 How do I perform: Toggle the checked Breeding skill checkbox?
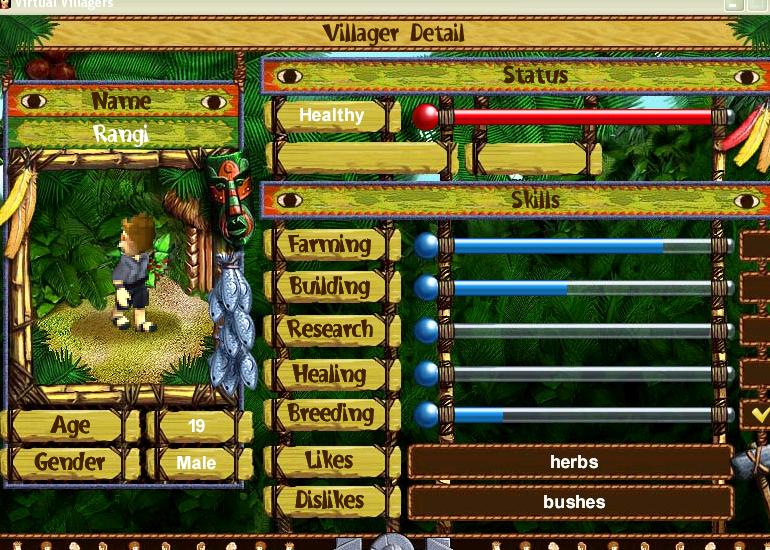pos(756,413)
